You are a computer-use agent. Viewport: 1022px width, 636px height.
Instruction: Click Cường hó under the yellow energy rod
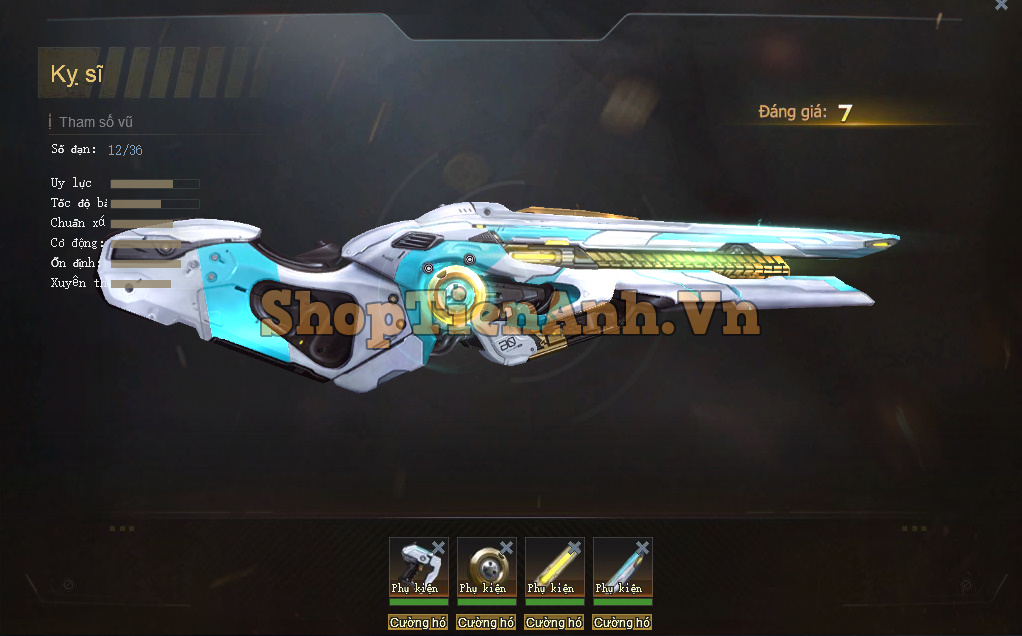(x=554, y=622)
